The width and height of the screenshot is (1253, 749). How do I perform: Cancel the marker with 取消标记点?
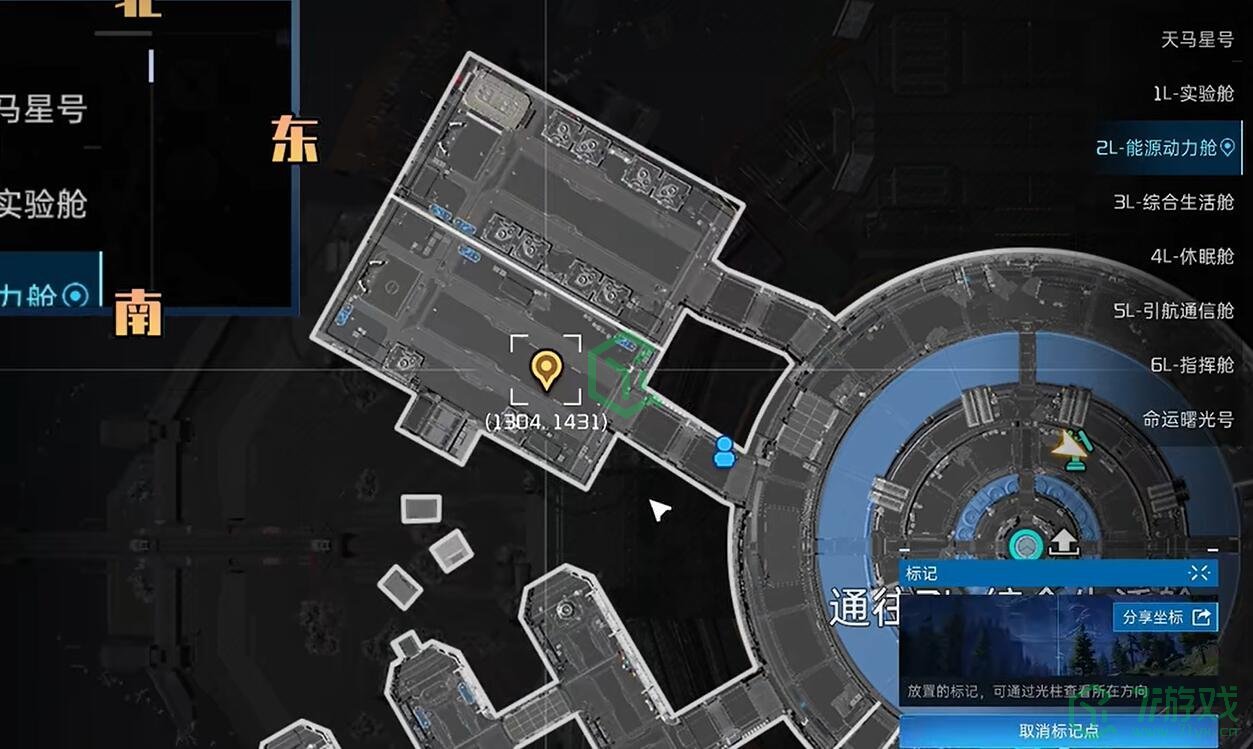(x=1059, y=731)
